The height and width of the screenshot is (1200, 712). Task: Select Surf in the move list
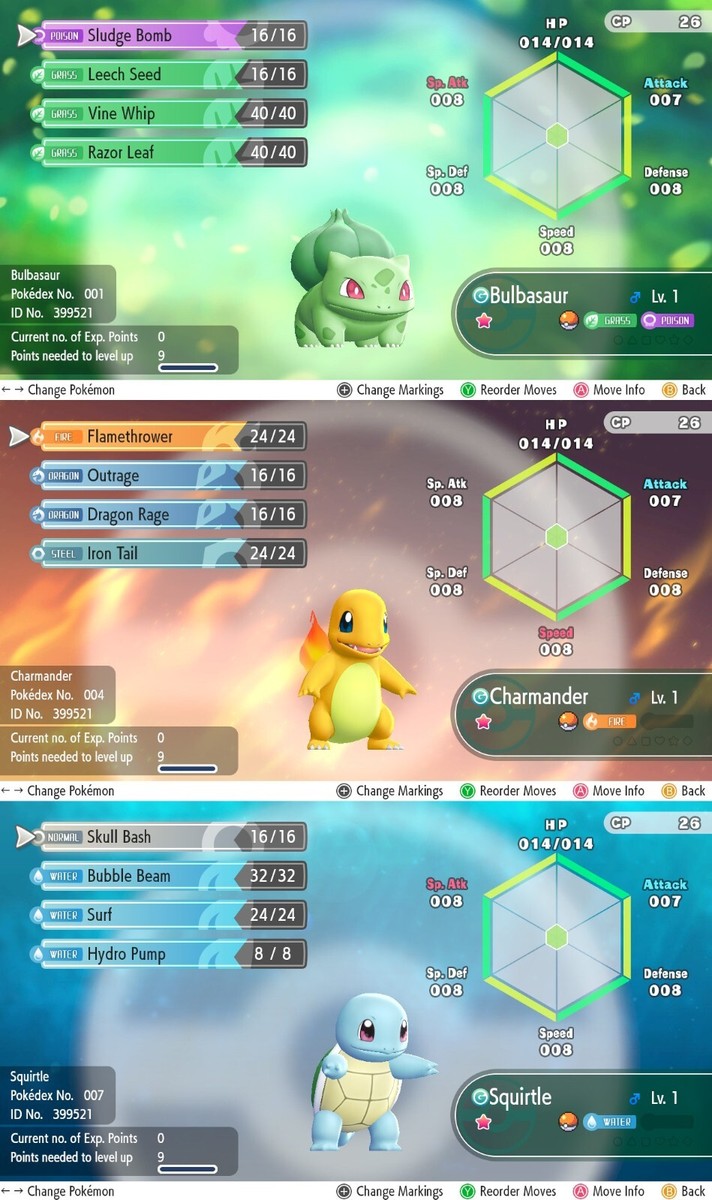(x=170, y=914)
